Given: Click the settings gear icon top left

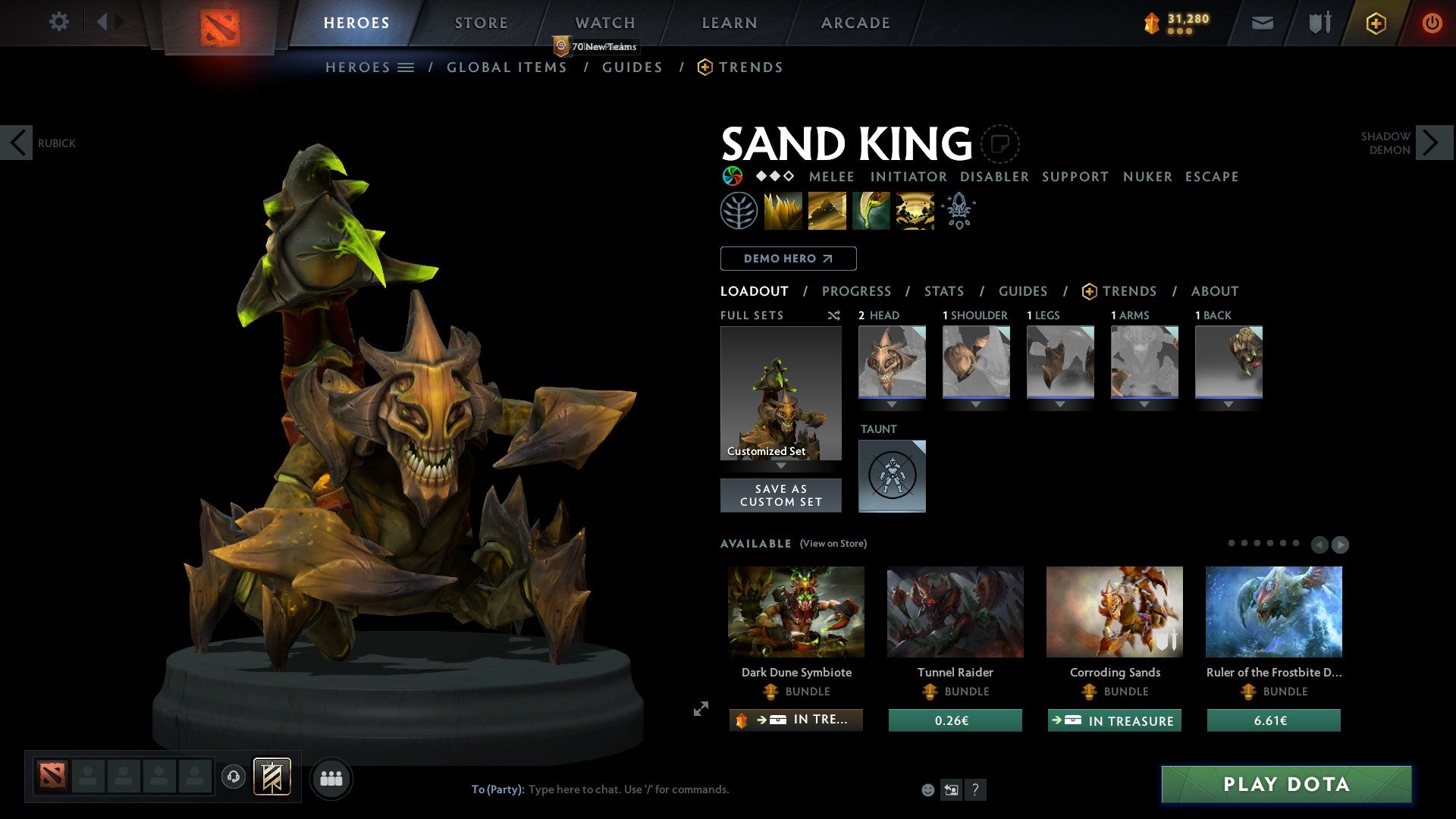Looking at the screenshot, I should pos(58,22).
